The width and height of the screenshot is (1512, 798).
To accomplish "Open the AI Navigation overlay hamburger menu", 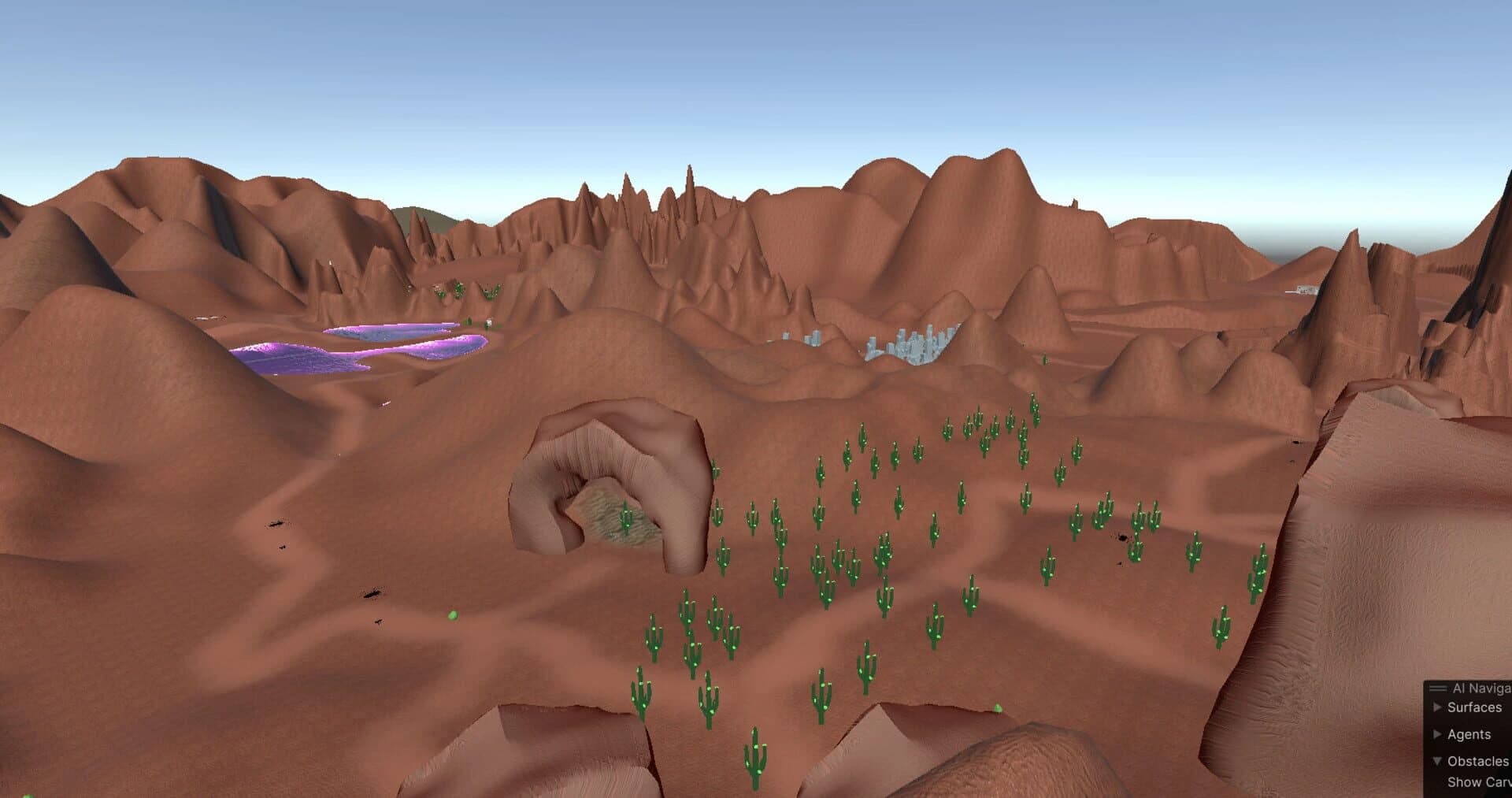I will pos(1437,689).
